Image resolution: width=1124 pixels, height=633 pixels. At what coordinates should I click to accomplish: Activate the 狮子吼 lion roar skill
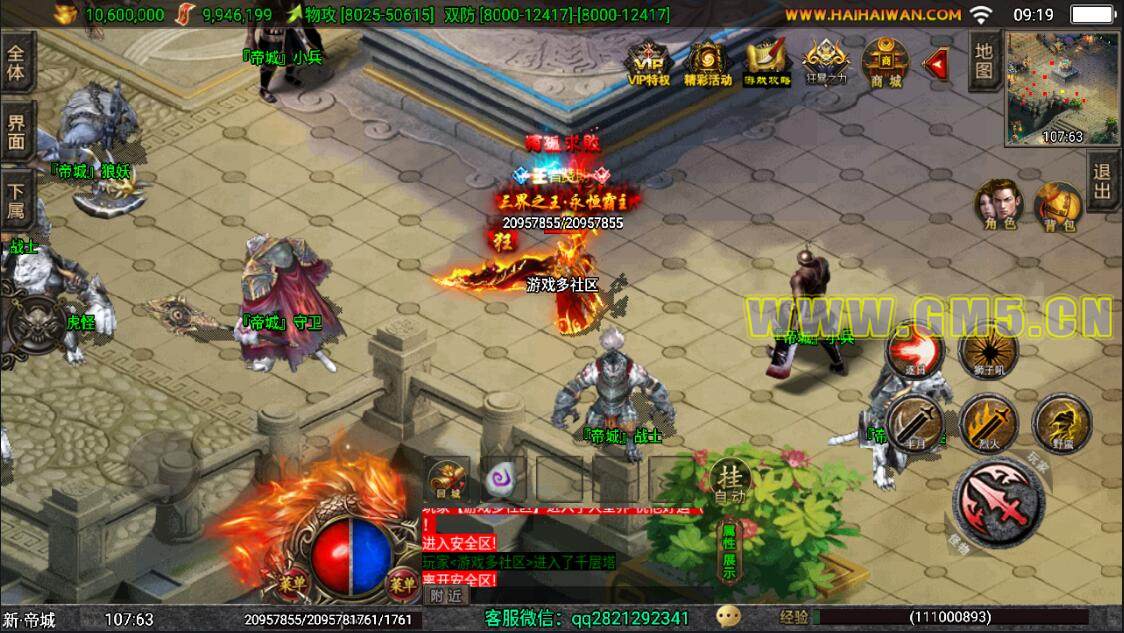tap(988, 351)
